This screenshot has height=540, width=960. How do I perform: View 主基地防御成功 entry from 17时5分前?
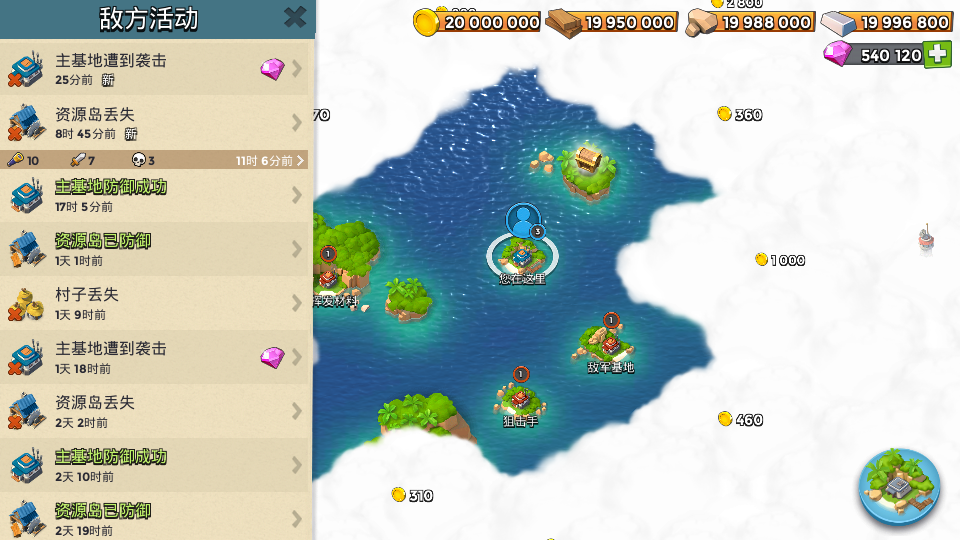155,195
